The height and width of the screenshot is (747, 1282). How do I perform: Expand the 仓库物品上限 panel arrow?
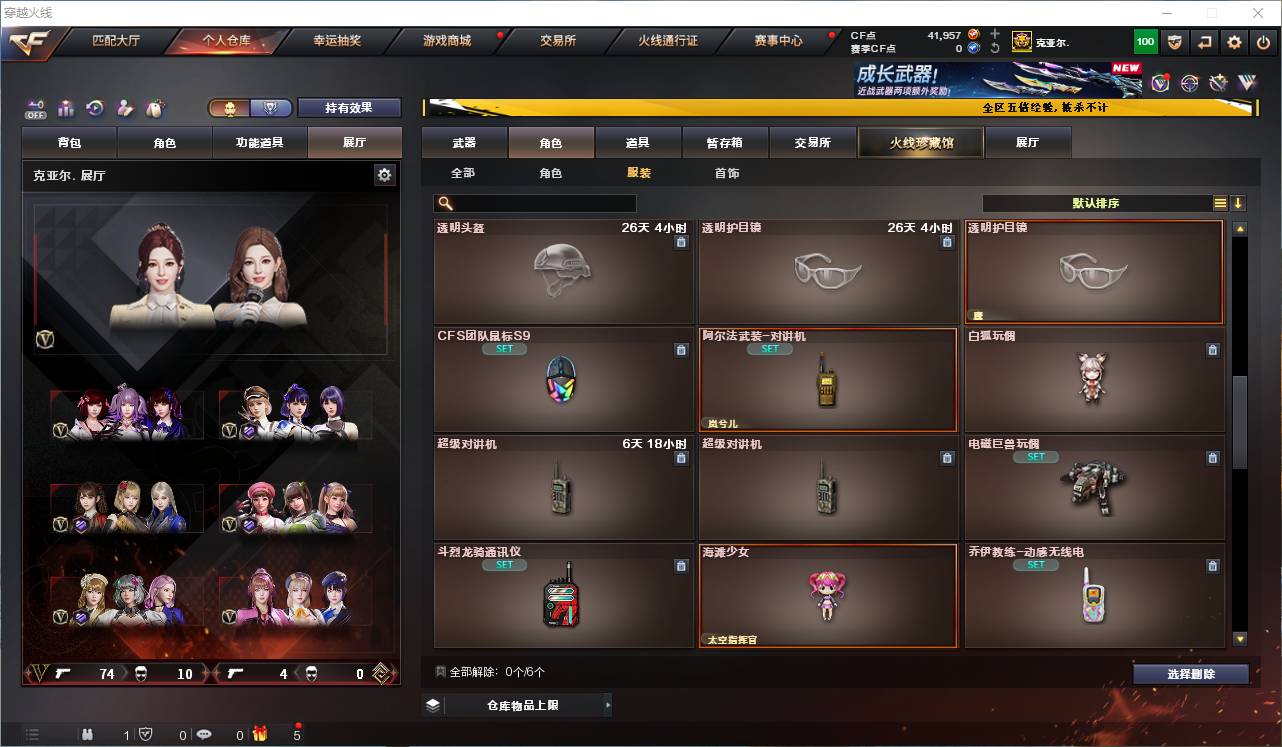pos(608,704)
